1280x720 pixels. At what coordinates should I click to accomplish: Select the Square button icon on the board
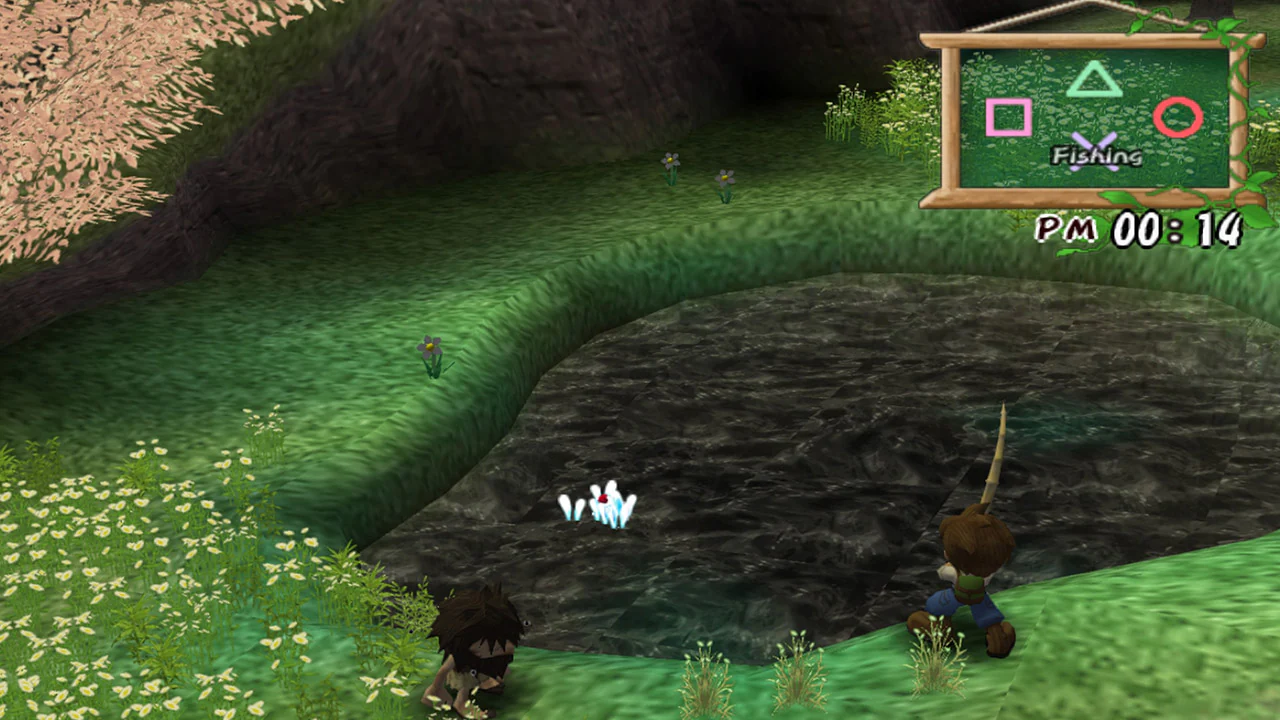pos(1010,118)
